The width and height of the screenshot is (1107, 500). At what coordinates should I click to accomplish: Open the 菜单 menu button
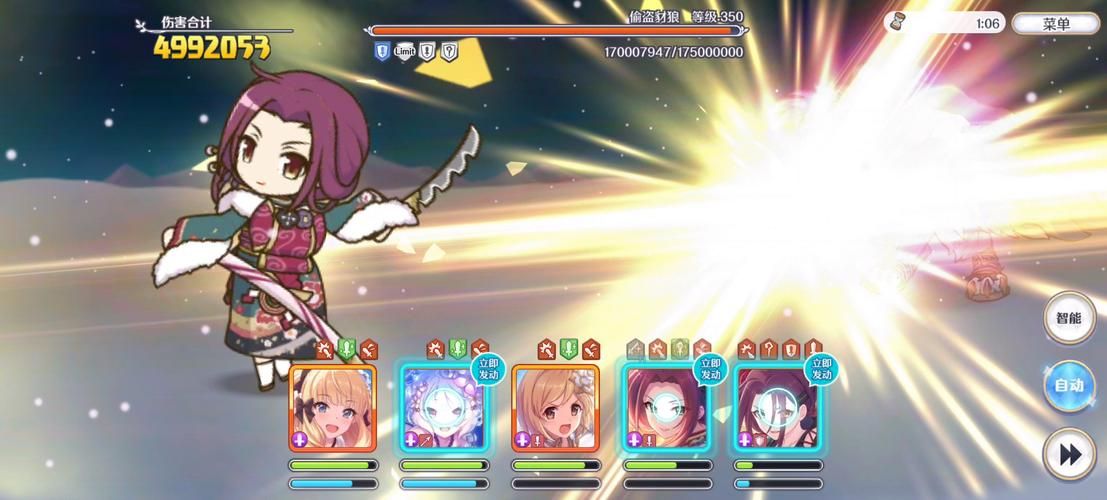pos(1056,24)
